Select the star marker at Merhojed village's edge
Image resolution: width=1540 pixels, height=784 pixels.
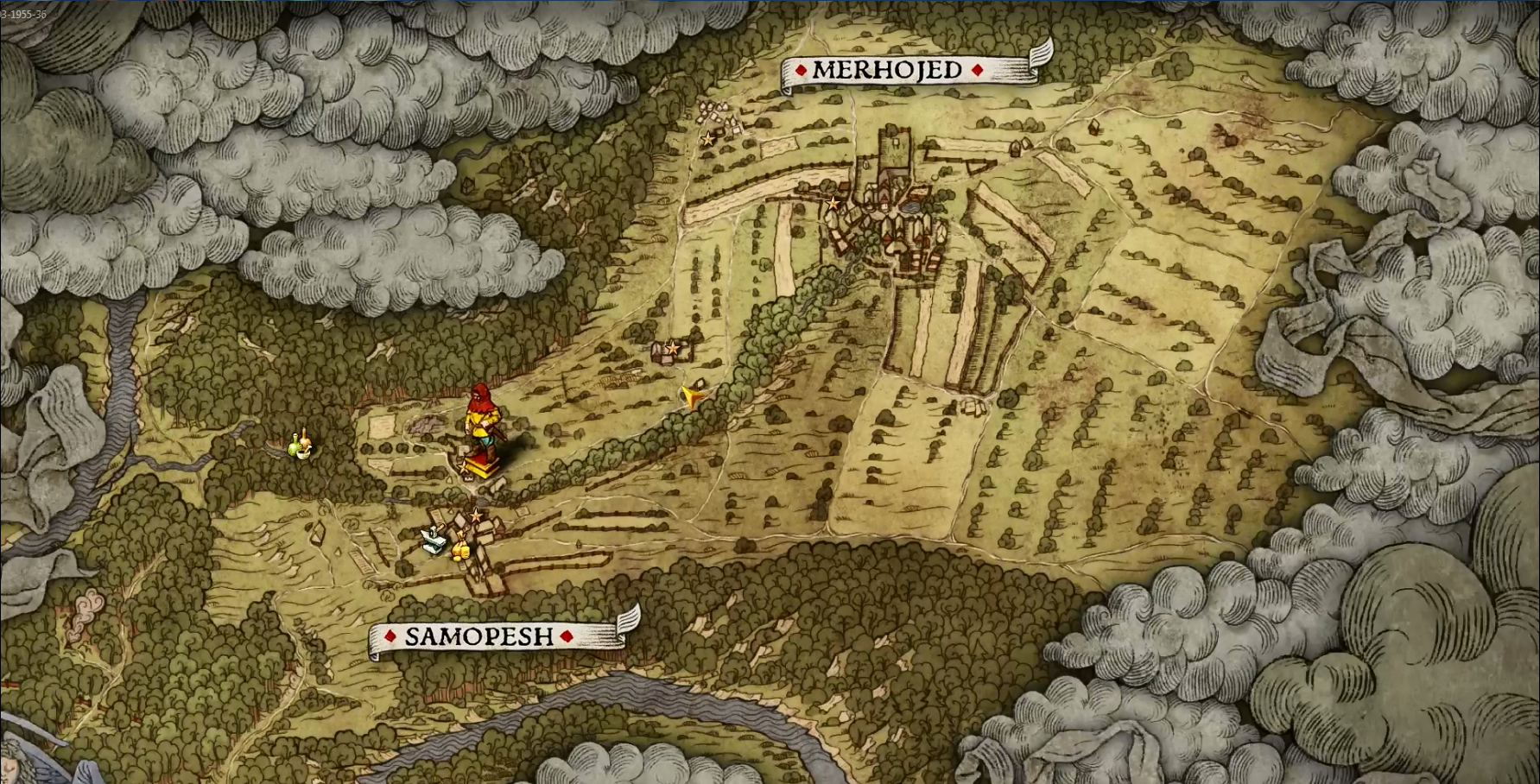[x=833, y=204]
